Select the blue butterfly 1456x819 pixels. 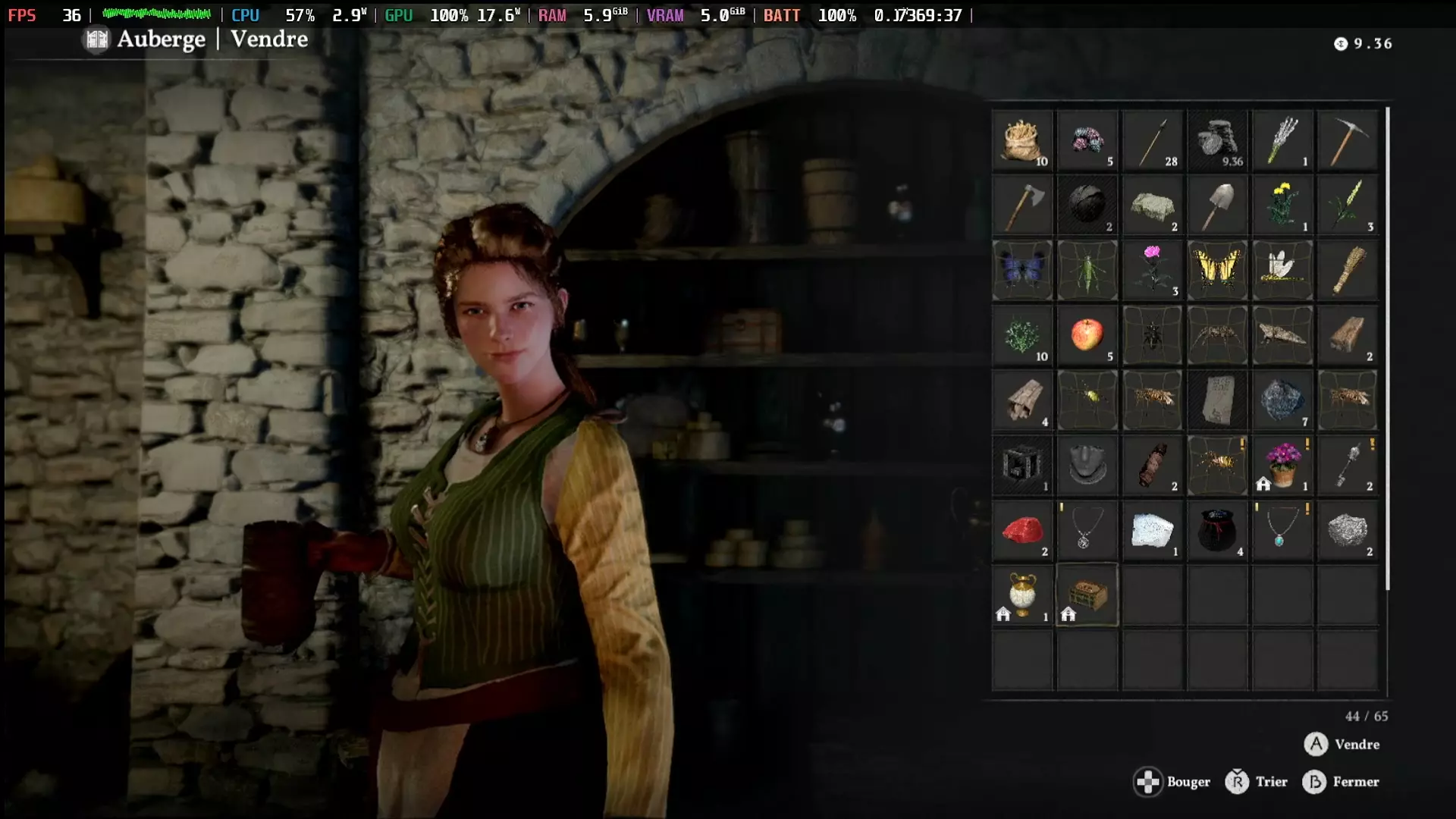(x=1022, y=271)
